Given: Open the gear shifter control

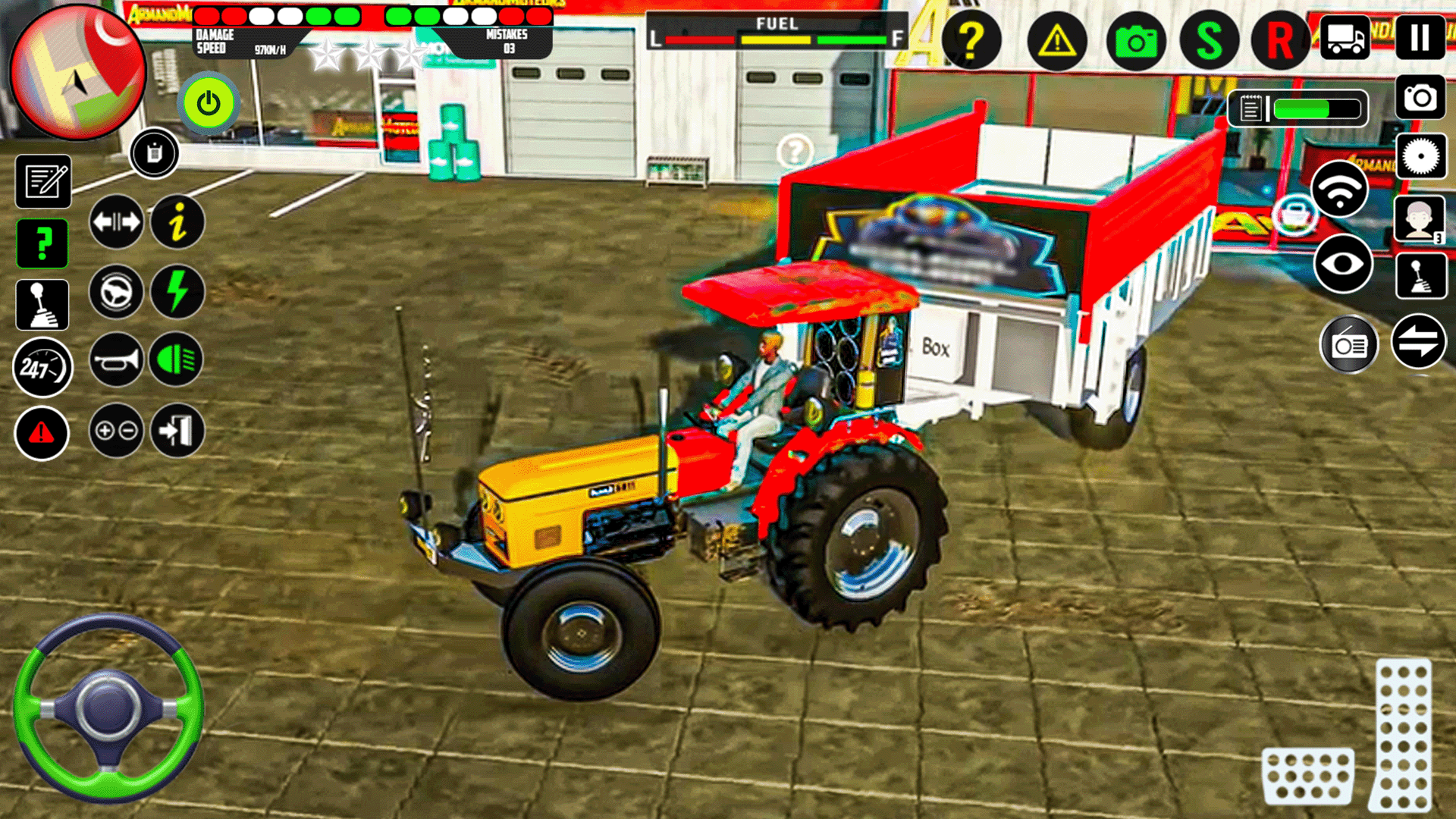Looking at the screenshot, I should 43,306.
